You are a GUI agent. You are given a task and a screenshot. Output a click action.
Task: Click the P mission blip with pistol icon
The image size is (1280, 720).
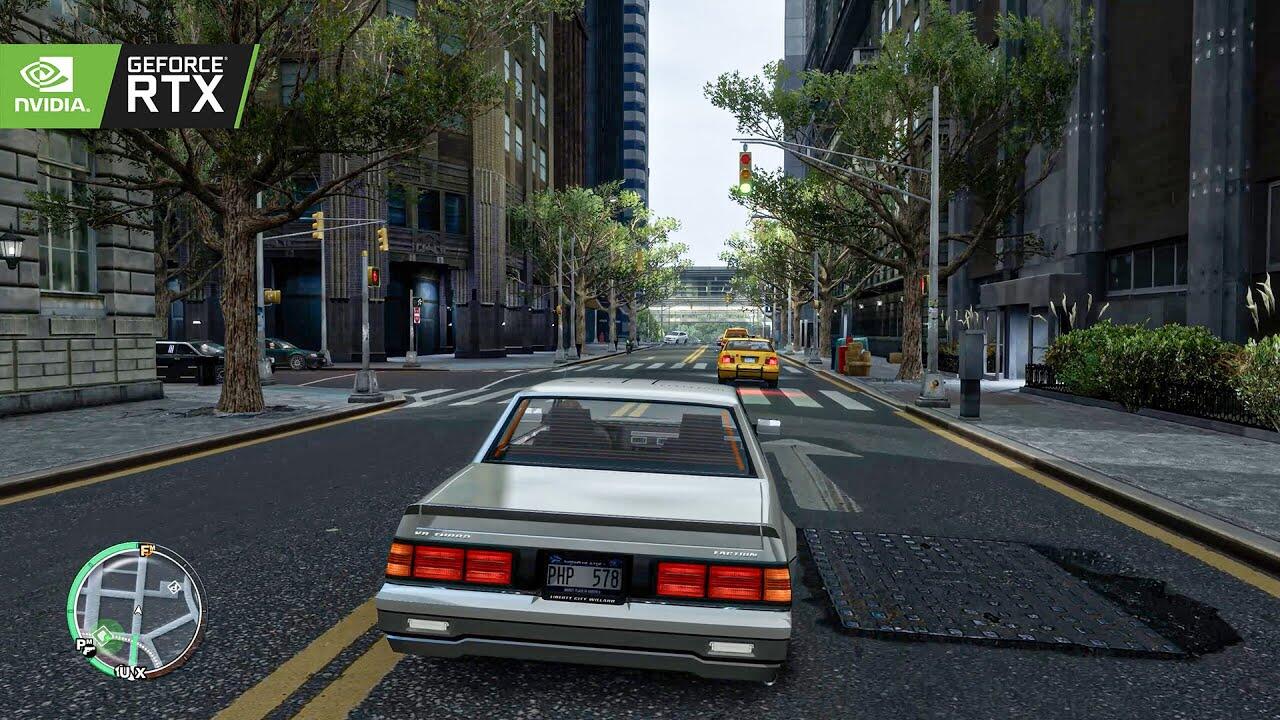point(85,646)
